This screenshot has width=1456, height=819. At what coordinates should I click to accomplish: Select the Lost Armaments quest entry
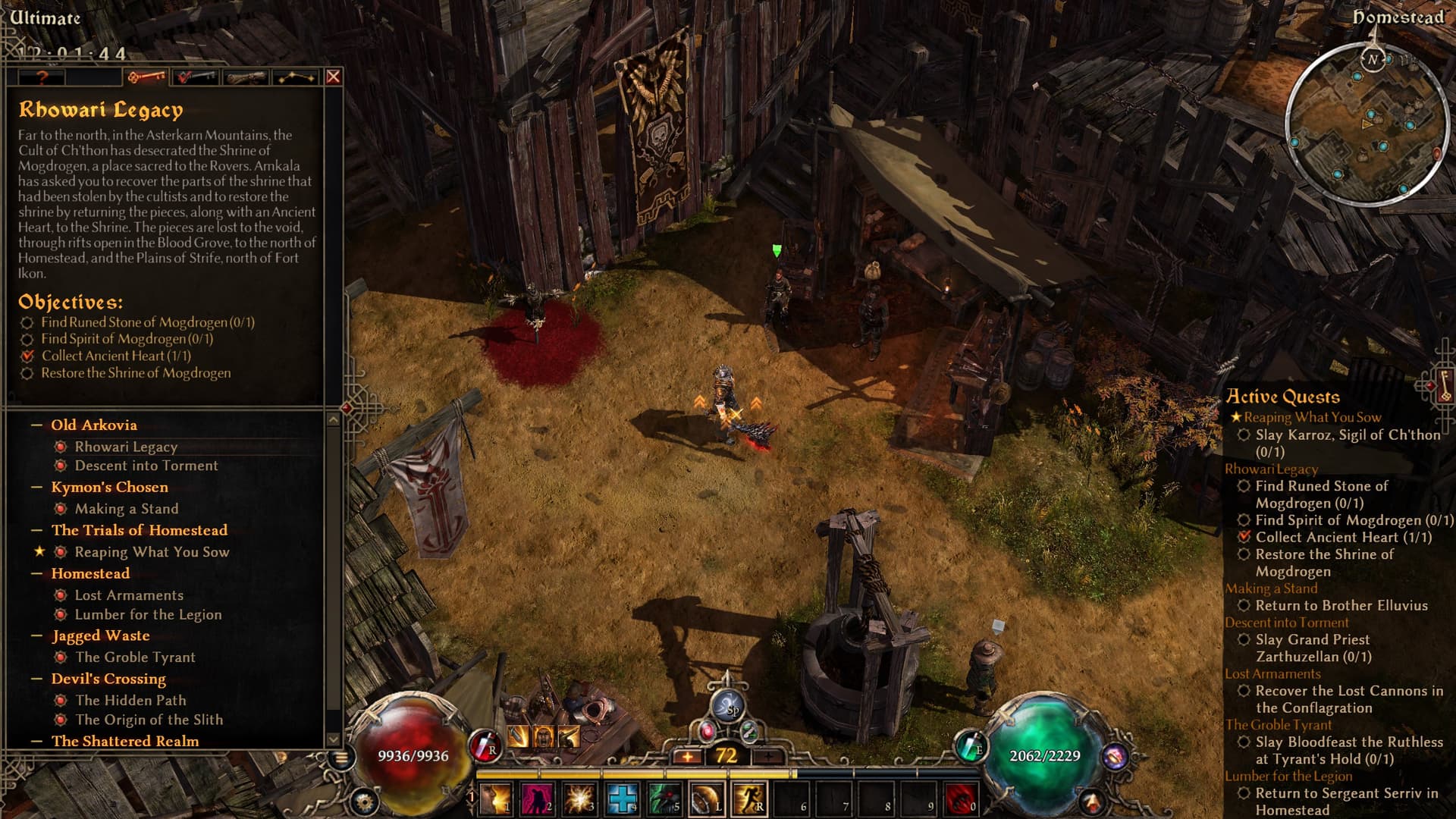click(x=129, y=595)
